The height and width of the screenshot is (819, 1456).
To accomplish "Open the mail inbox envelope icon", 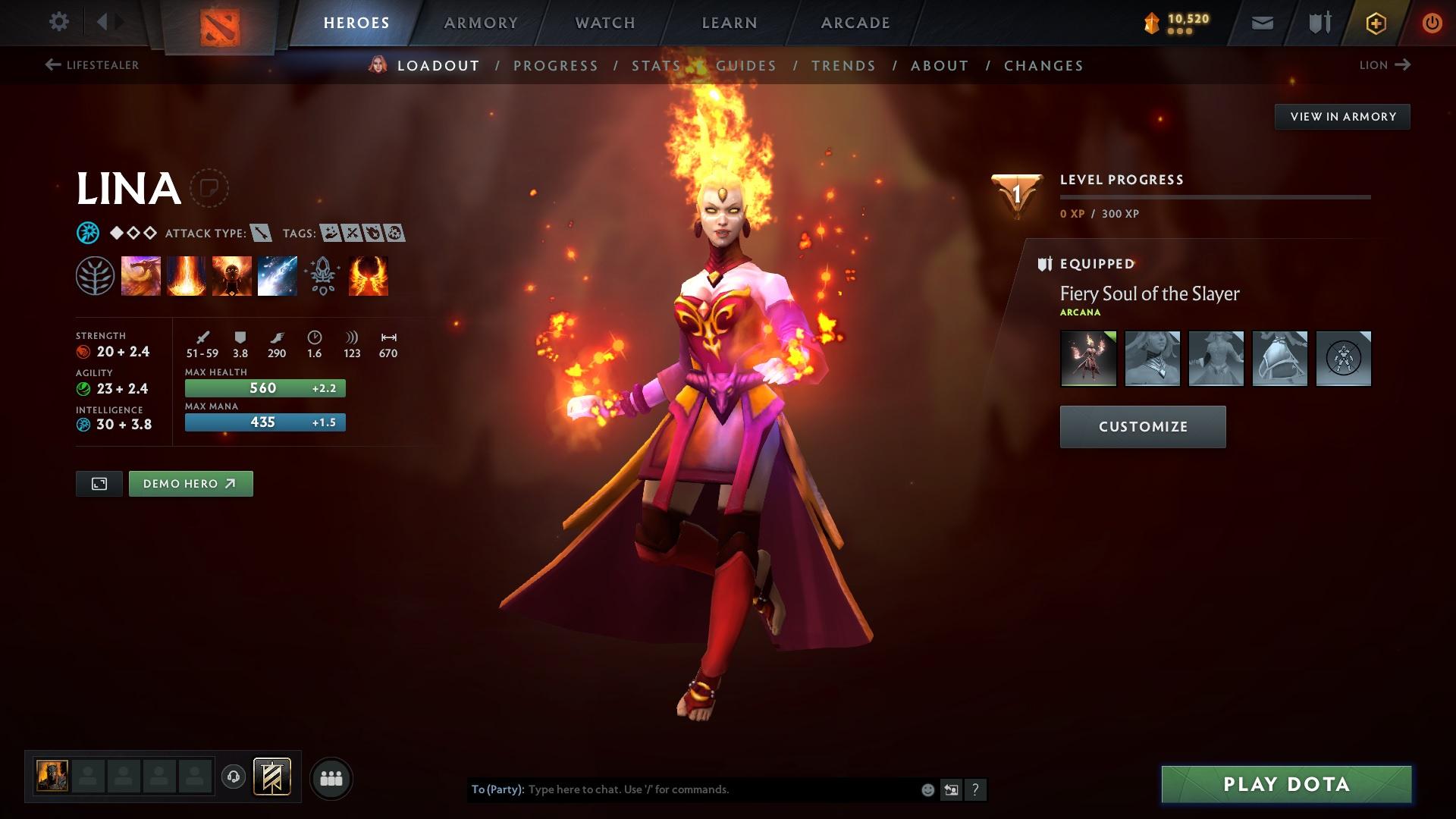I will point(1262,22).
